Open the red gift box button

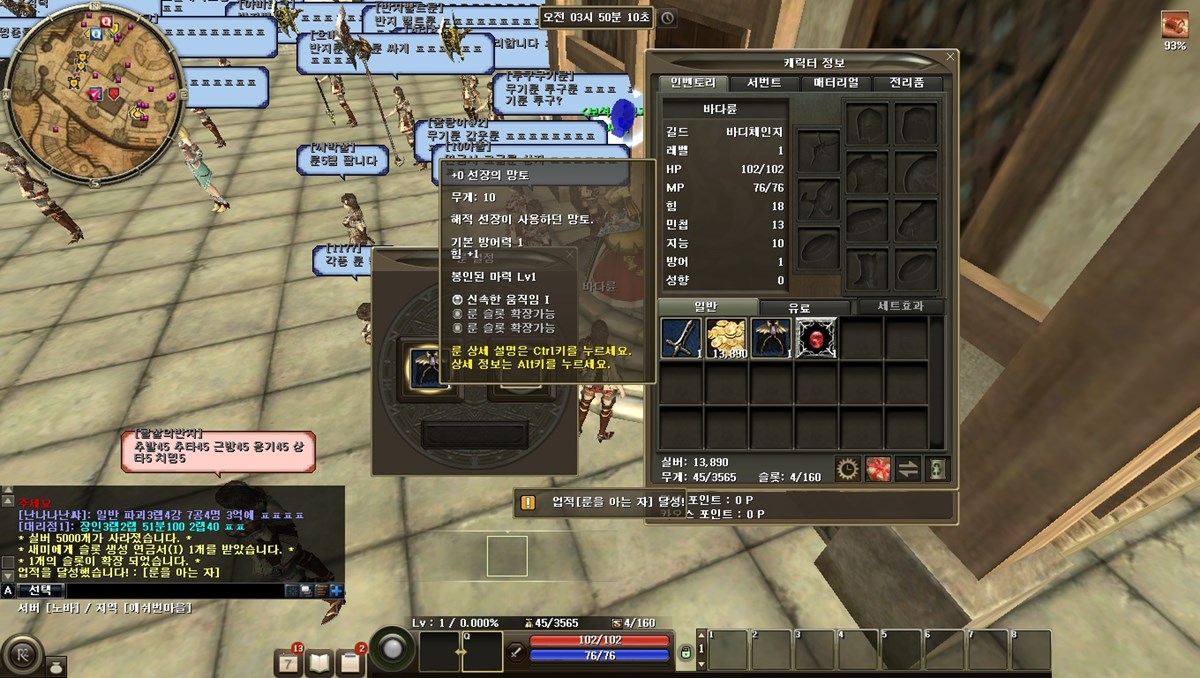click(878, 468)
